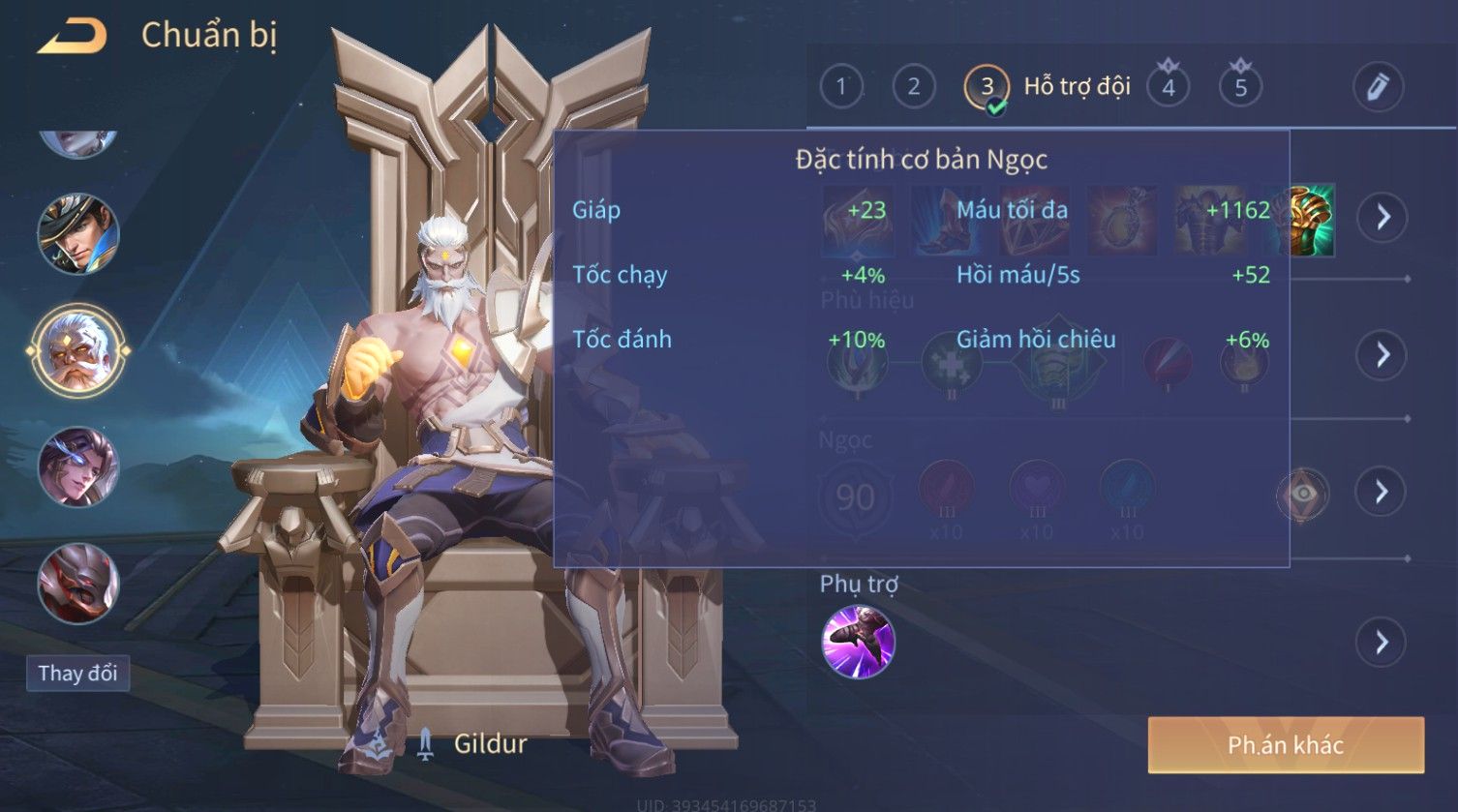Screen dimensions: 1458x812
Task: Choose the purple-haired hero portrait
Action: (x=77, y=467)
